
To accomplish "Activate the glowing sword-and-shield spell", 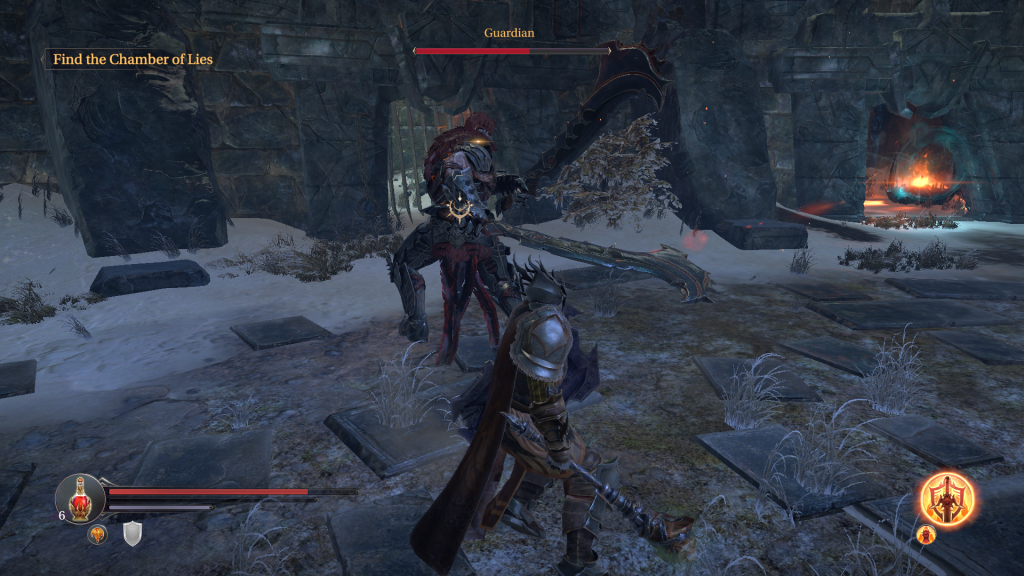I will [948, 496].
